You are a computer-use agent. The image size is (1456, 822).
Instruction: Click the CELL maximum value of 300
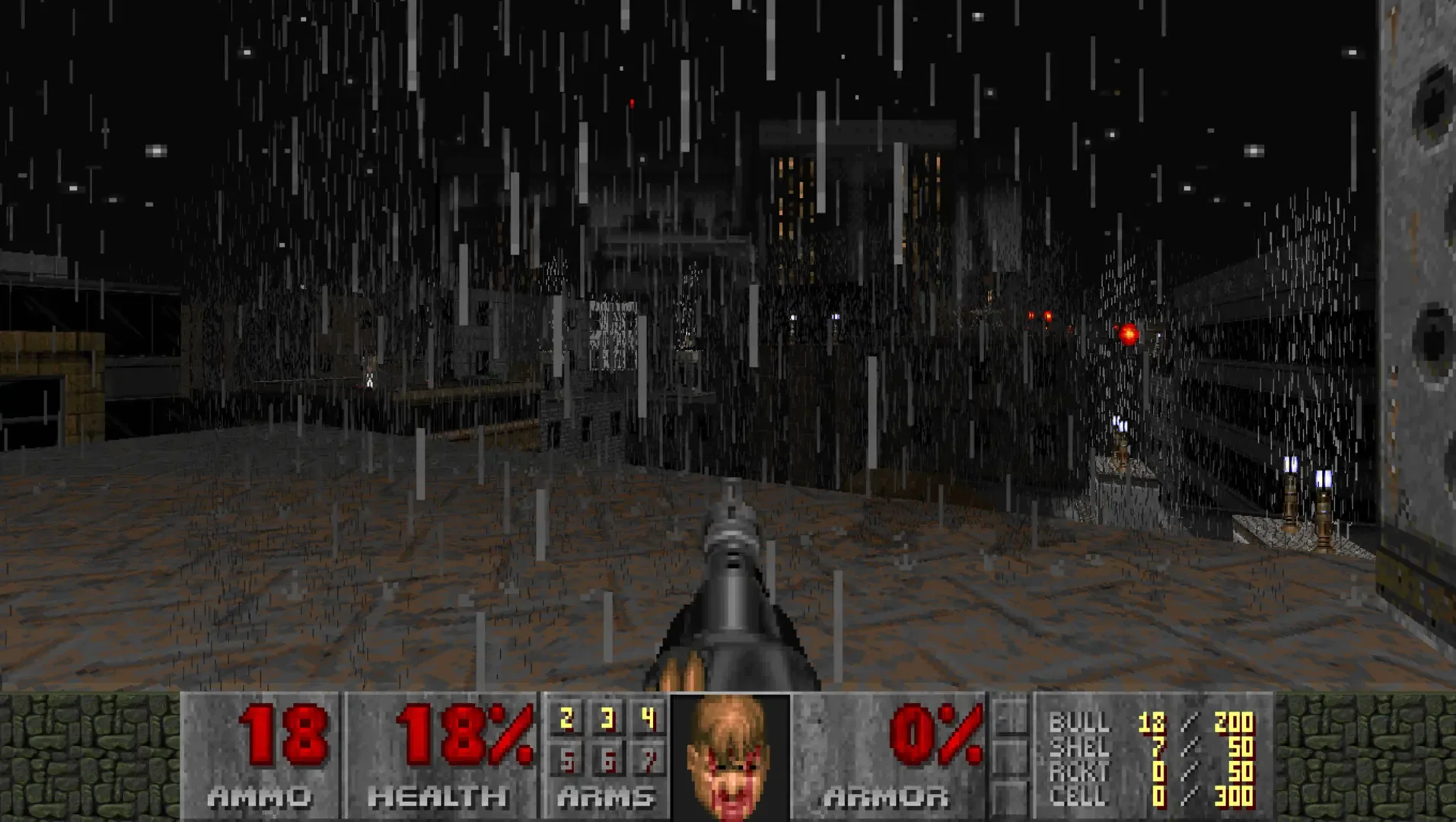coord(1233,795)
